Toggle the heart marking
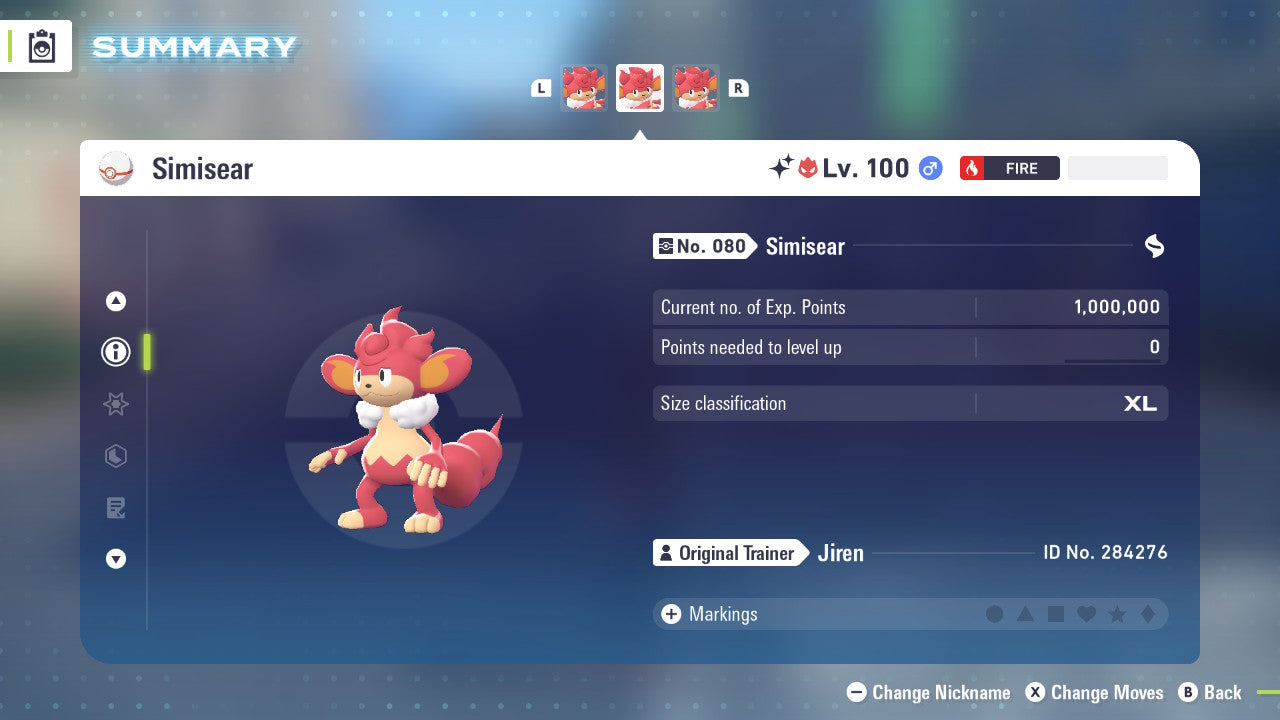Viewport: 1280px width, 720px height. pos(1086,614)
